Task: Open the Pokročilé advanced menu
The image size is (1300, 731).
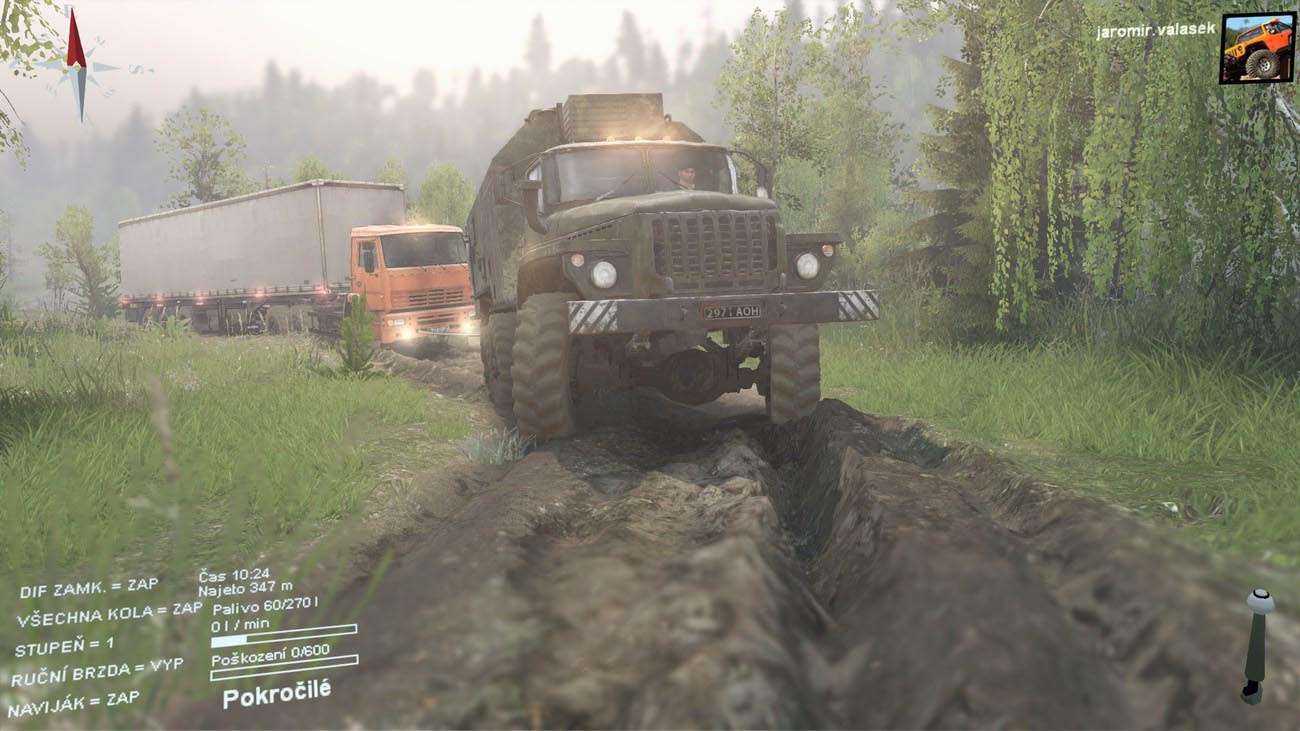Action: 276,692
